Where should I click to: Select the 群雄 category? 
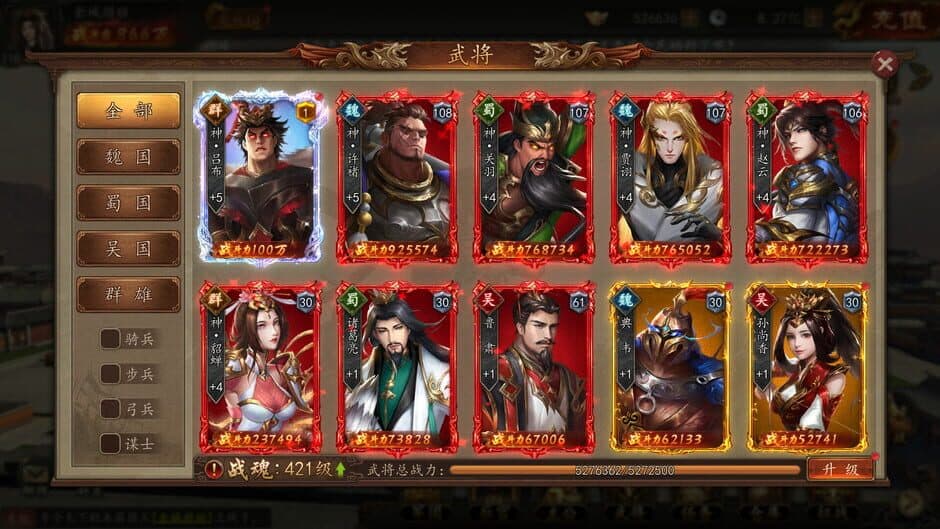pyautogui.click(x=129, y=294)
